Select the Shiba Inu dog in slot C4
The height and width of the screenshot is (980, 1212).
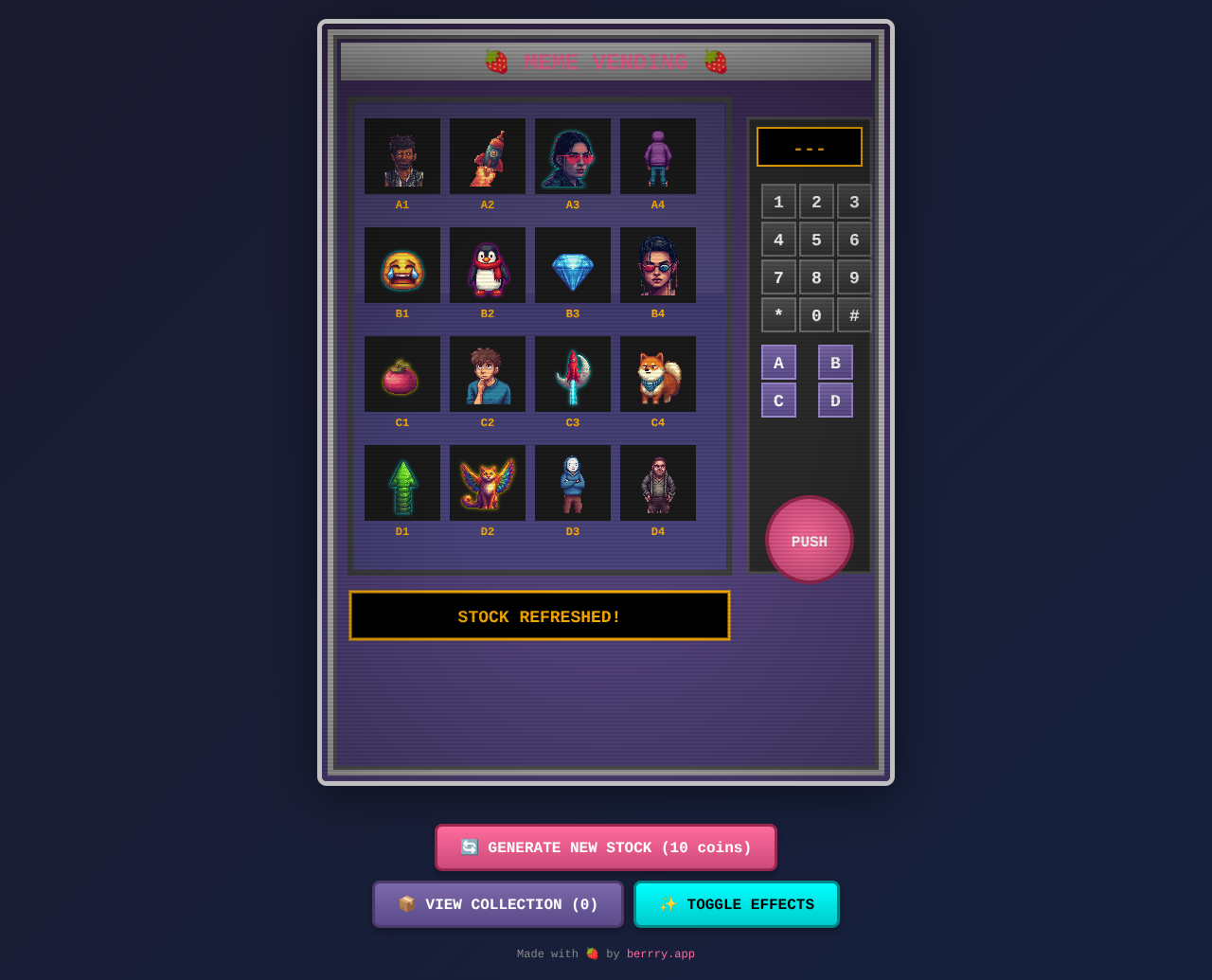pyautogui.click(x=657, y=373)
